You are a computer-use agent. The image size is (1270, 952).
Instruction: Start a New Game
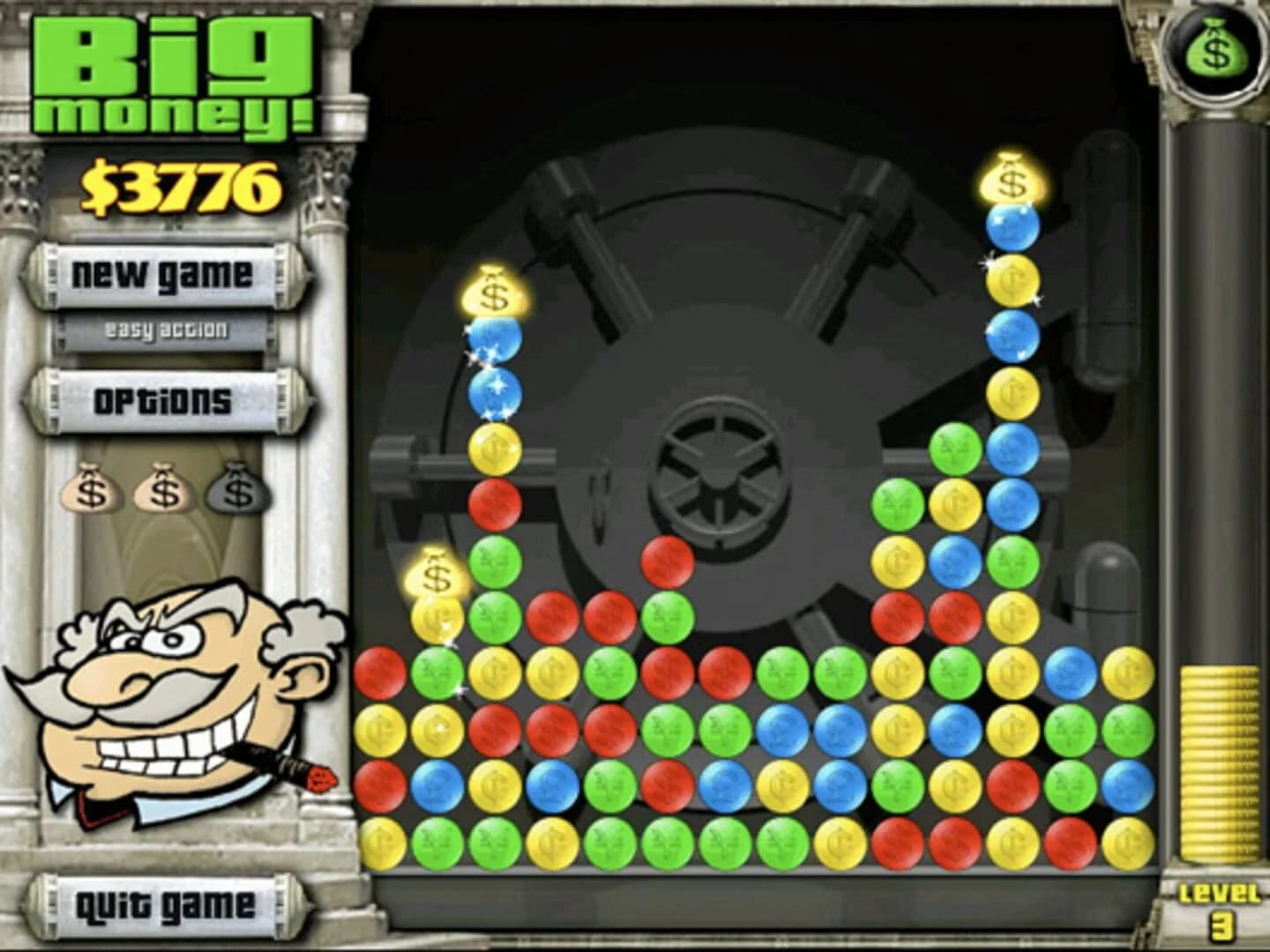pos(163,275)
